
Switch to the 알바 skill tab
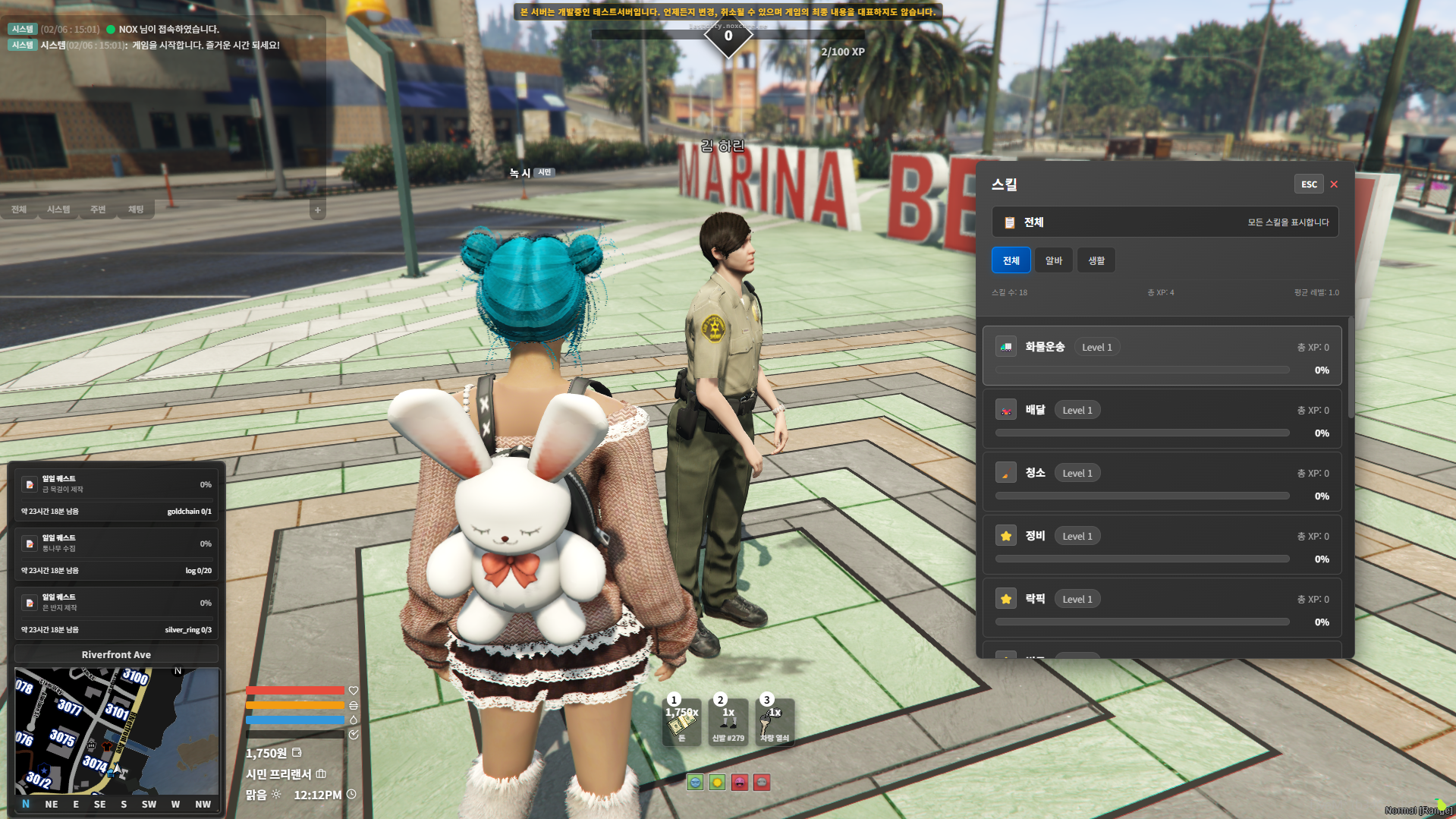point(1053,260)
